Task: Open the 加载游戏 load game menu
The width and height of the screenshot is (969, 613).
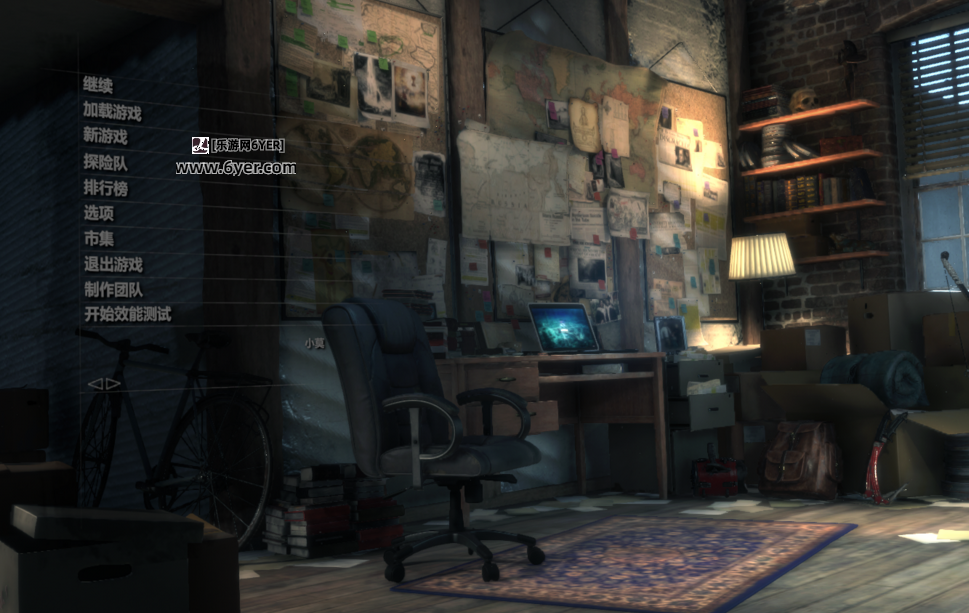Action: pyautogui.click(x=112, y=111)
